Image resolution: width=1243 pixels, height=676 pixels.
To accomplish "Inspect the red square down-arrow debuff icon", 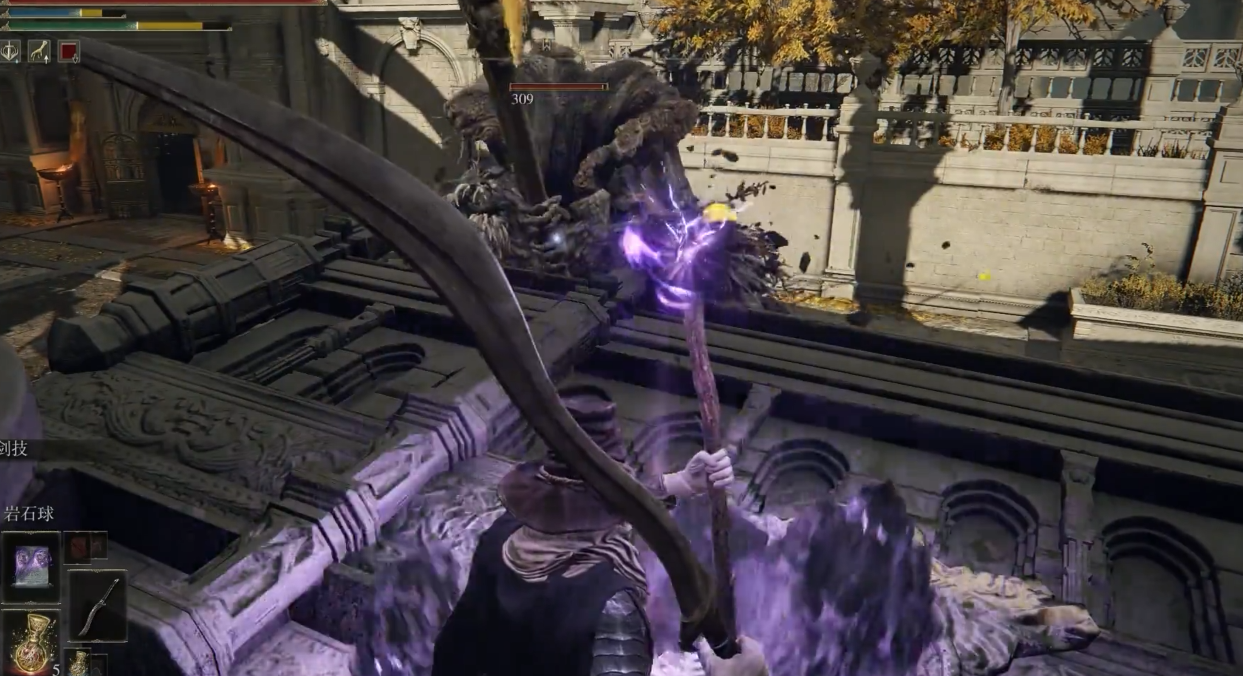I will (68, 51).
